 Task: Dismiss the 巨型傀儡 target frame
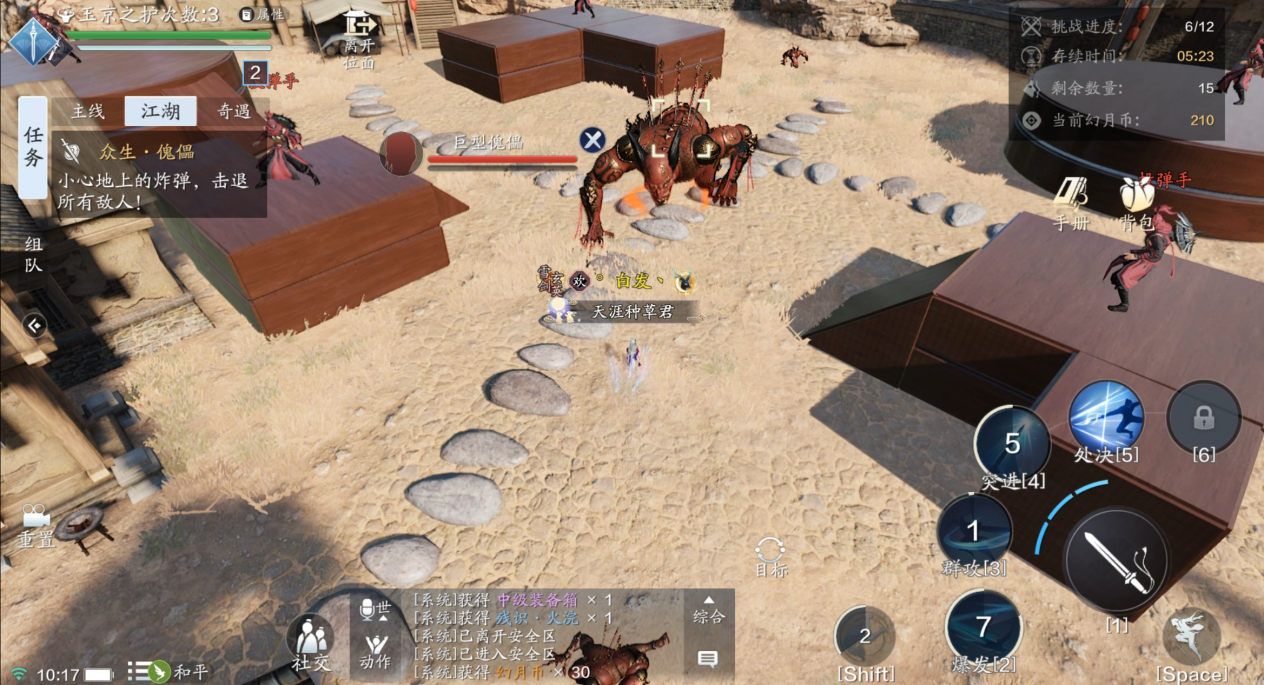593,140
